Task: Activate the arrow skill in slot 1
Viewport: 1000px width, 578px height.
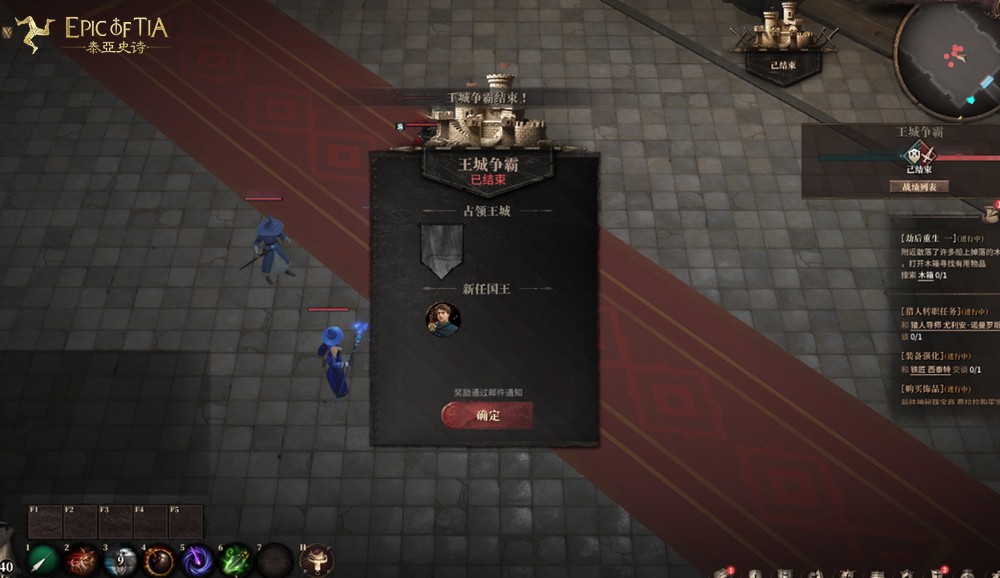Action: point(43,560)
